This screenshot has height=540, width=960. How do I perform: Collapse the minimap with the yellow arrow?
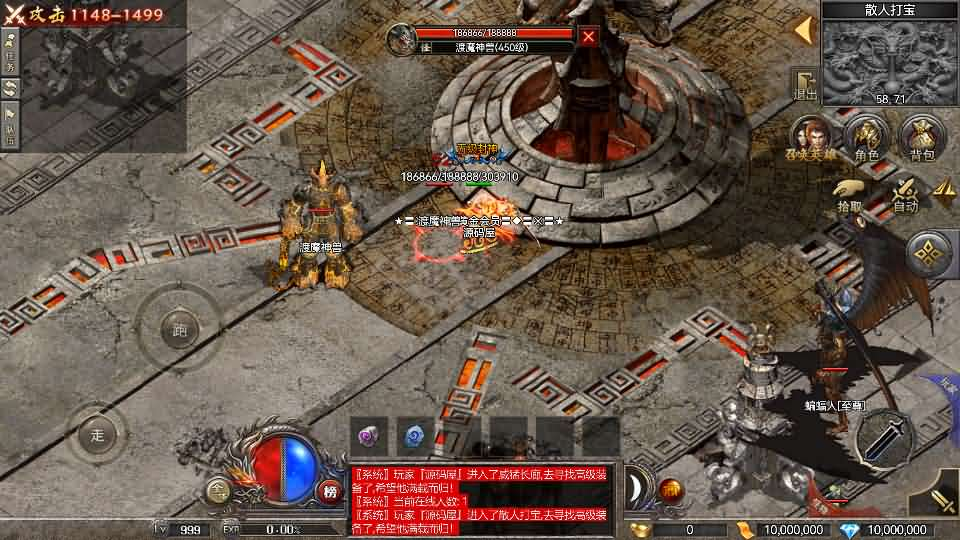802,30
